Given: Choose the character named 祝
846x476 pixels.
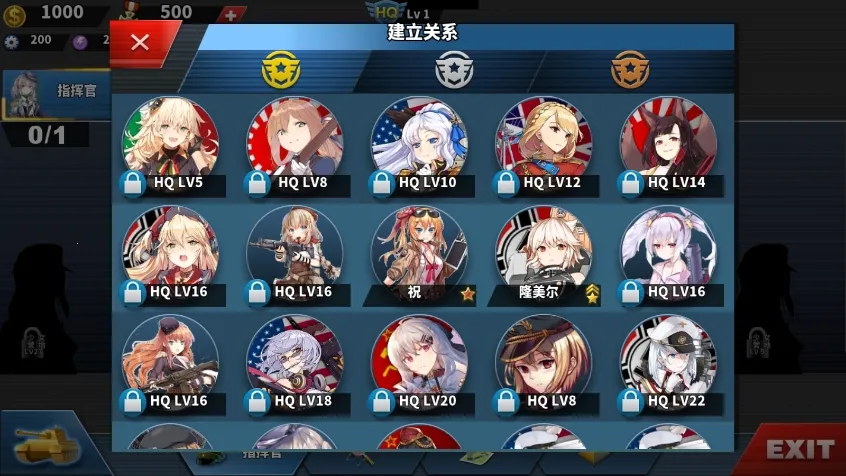Looking at the screenshot, I should pyautogui.click(x=419, y=255).
